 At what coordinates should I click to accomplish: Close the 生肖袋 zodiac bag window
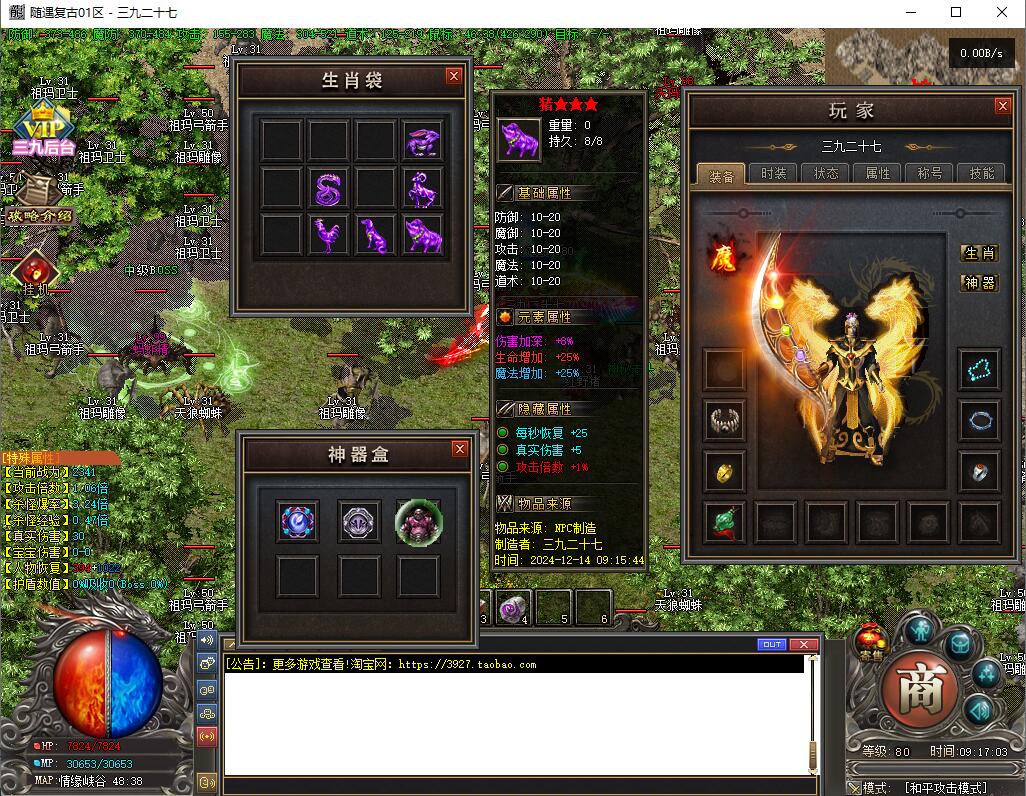454,76
